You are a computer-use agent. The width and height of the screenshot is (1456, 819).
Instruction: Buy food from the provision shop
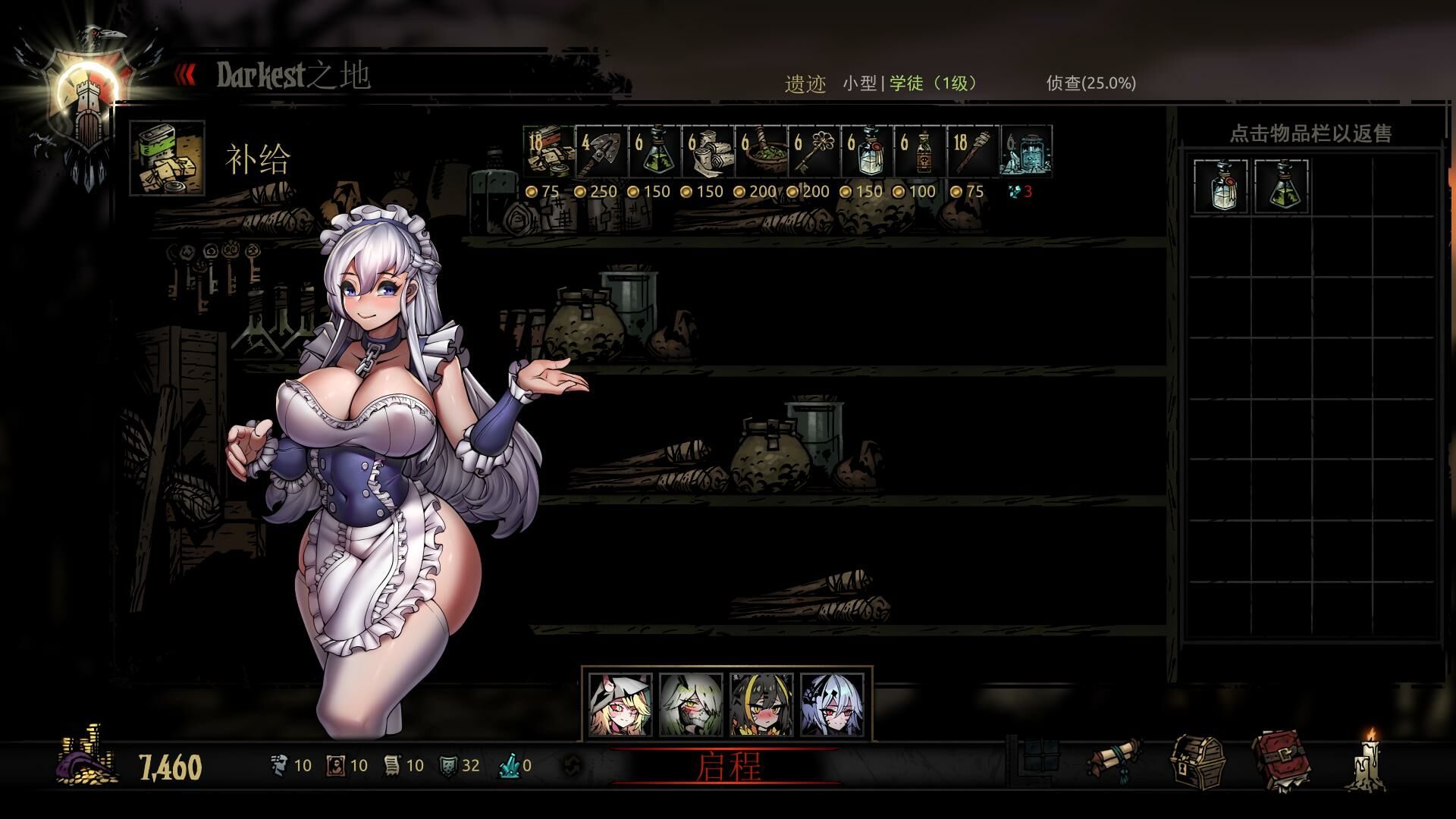pos(549,152)
